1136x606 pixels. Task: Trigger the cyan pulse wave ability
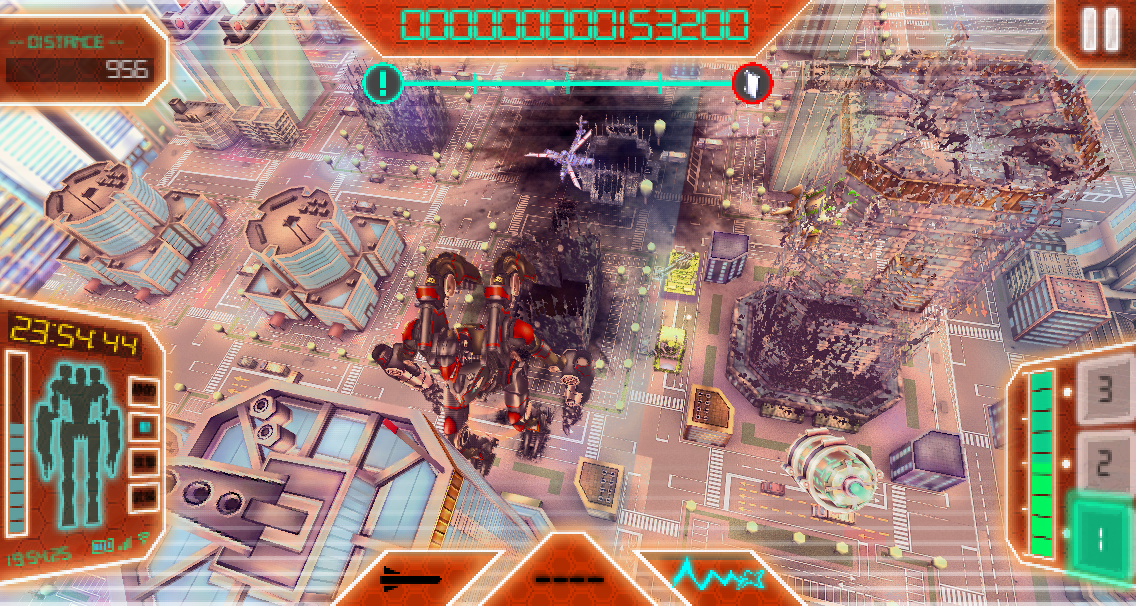pos(718,576)
